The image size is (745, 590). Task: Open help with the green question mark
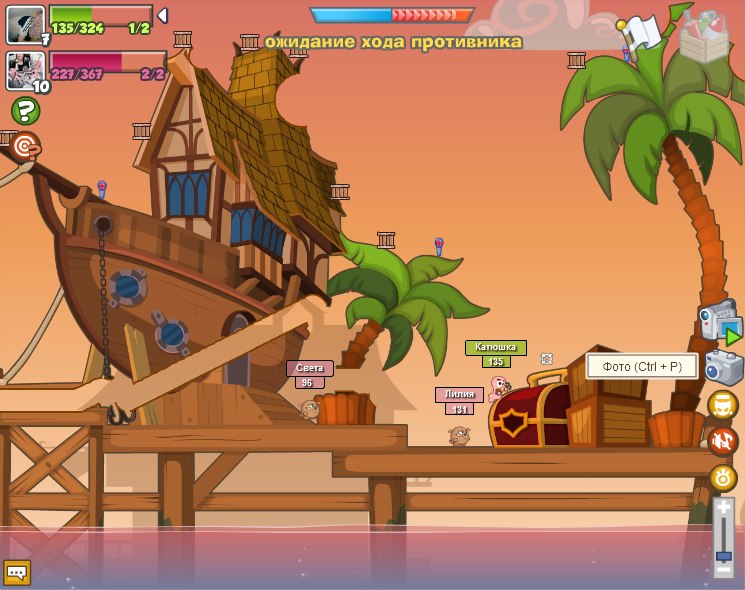pos(25,110)
